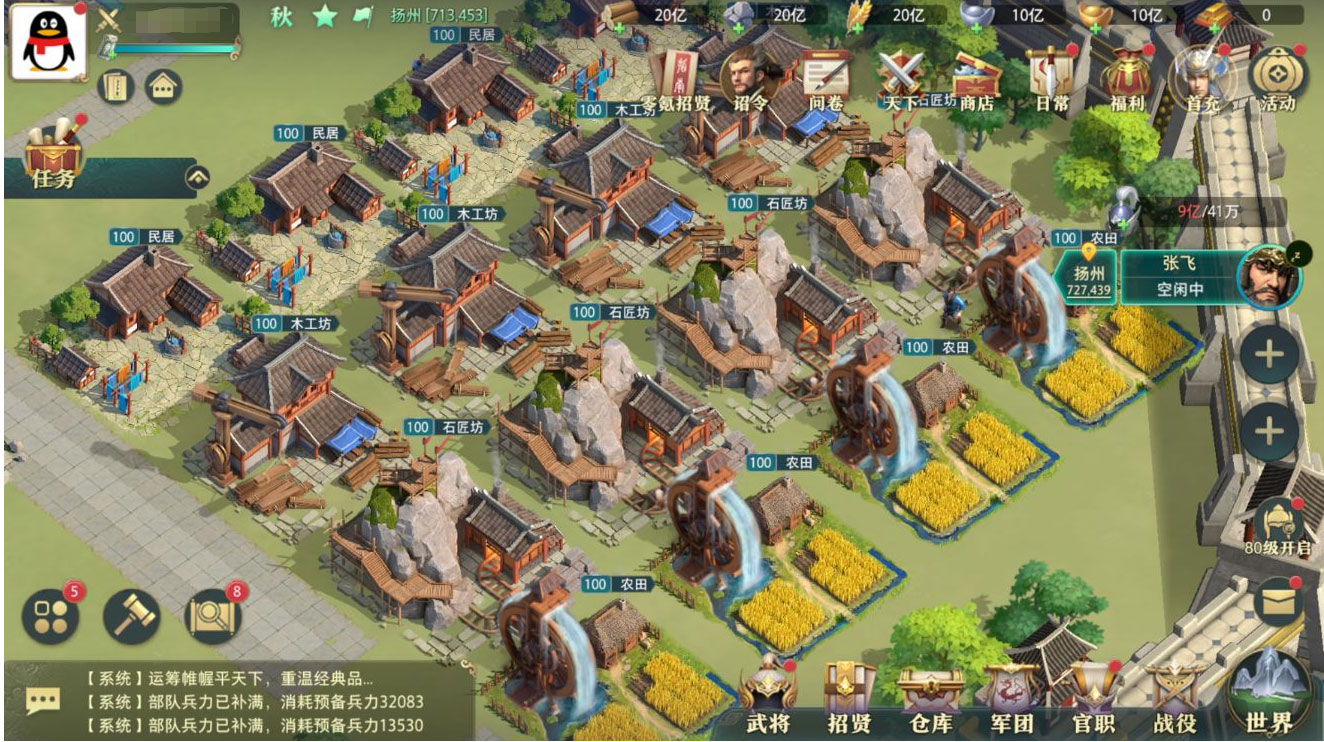The height and width of the screenshot is (742, 1324).
Task: Click the player avatar penguin icon
Action: click(48, 42)
